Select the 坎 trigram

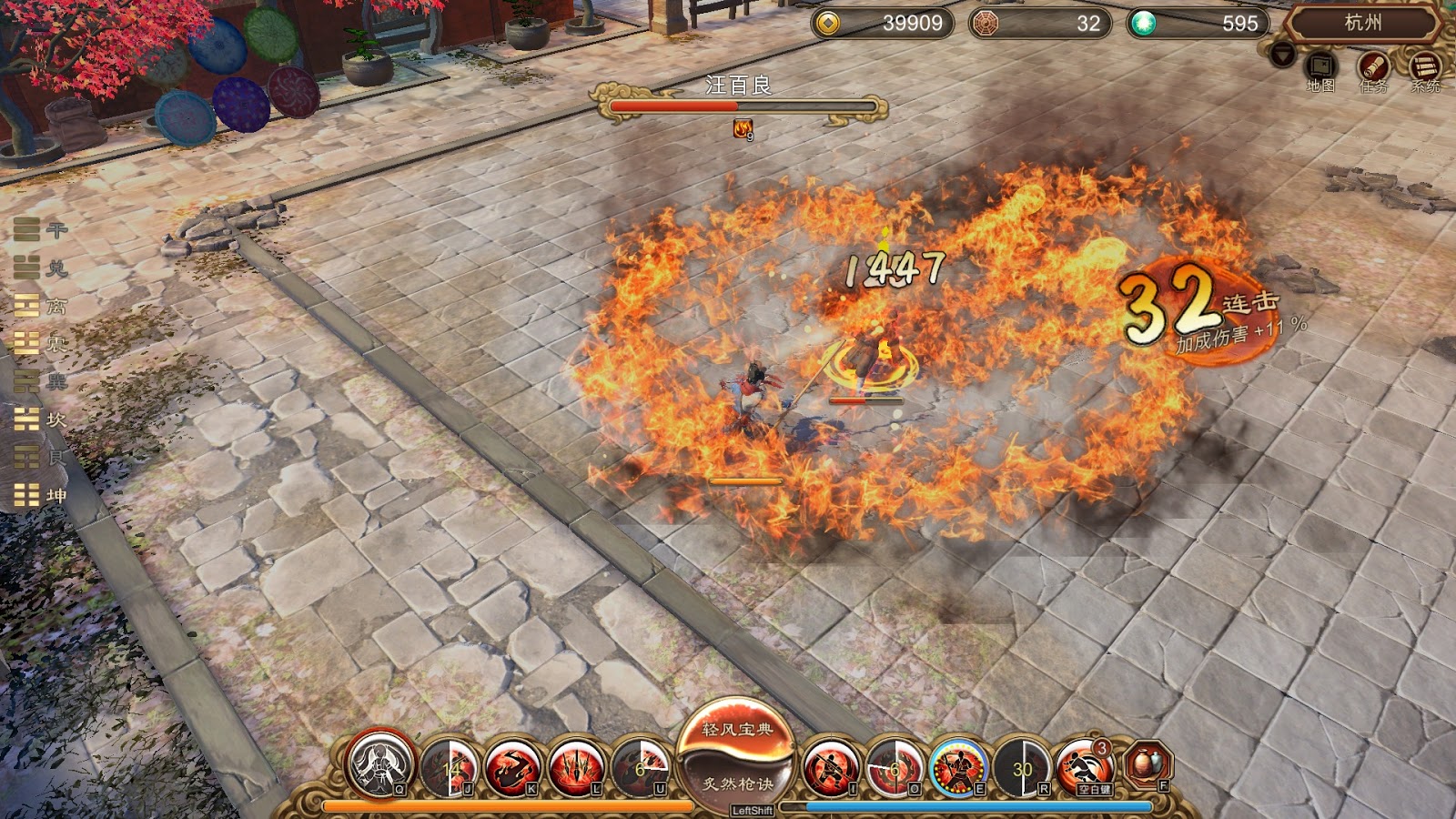click(40, 420)
